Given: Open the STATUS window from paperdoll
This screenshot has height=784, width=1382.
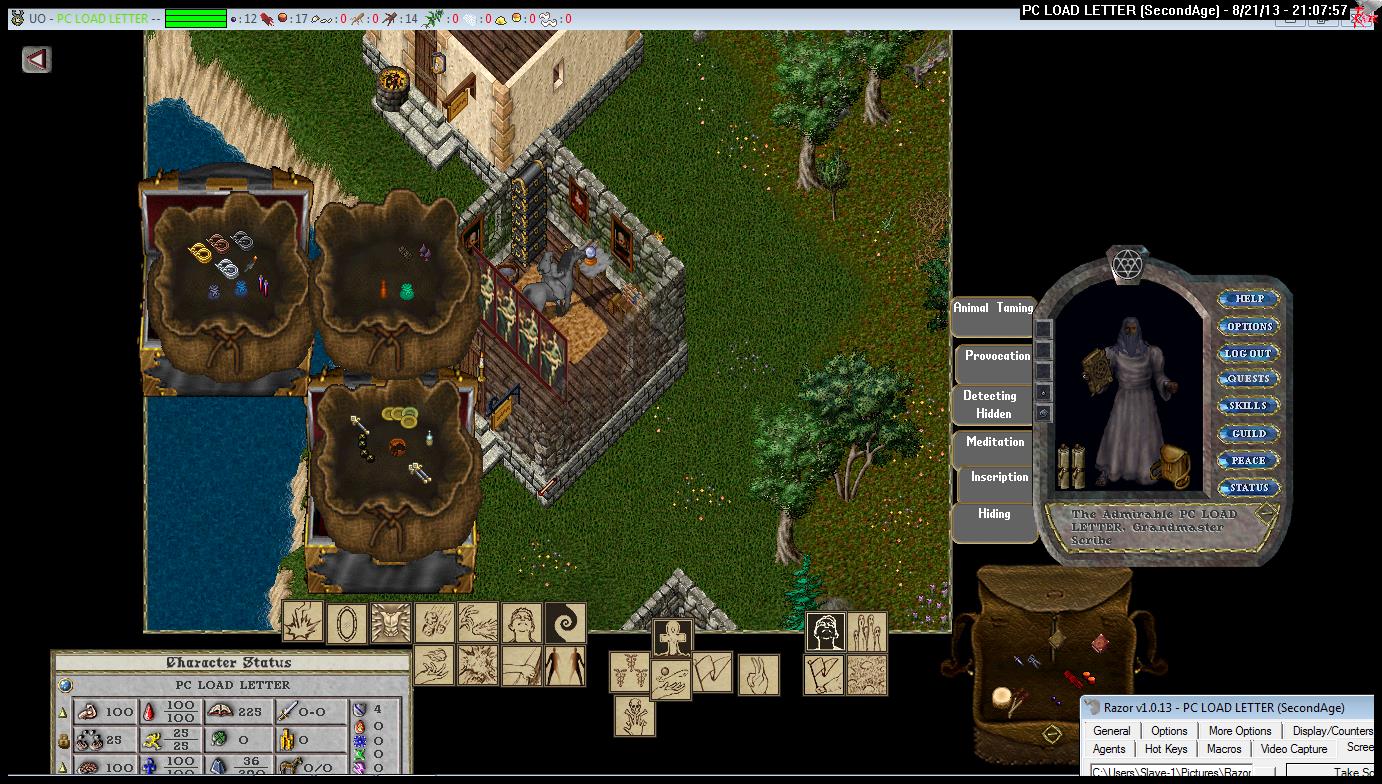Looking at the screenshot, I should [1249, 488].
